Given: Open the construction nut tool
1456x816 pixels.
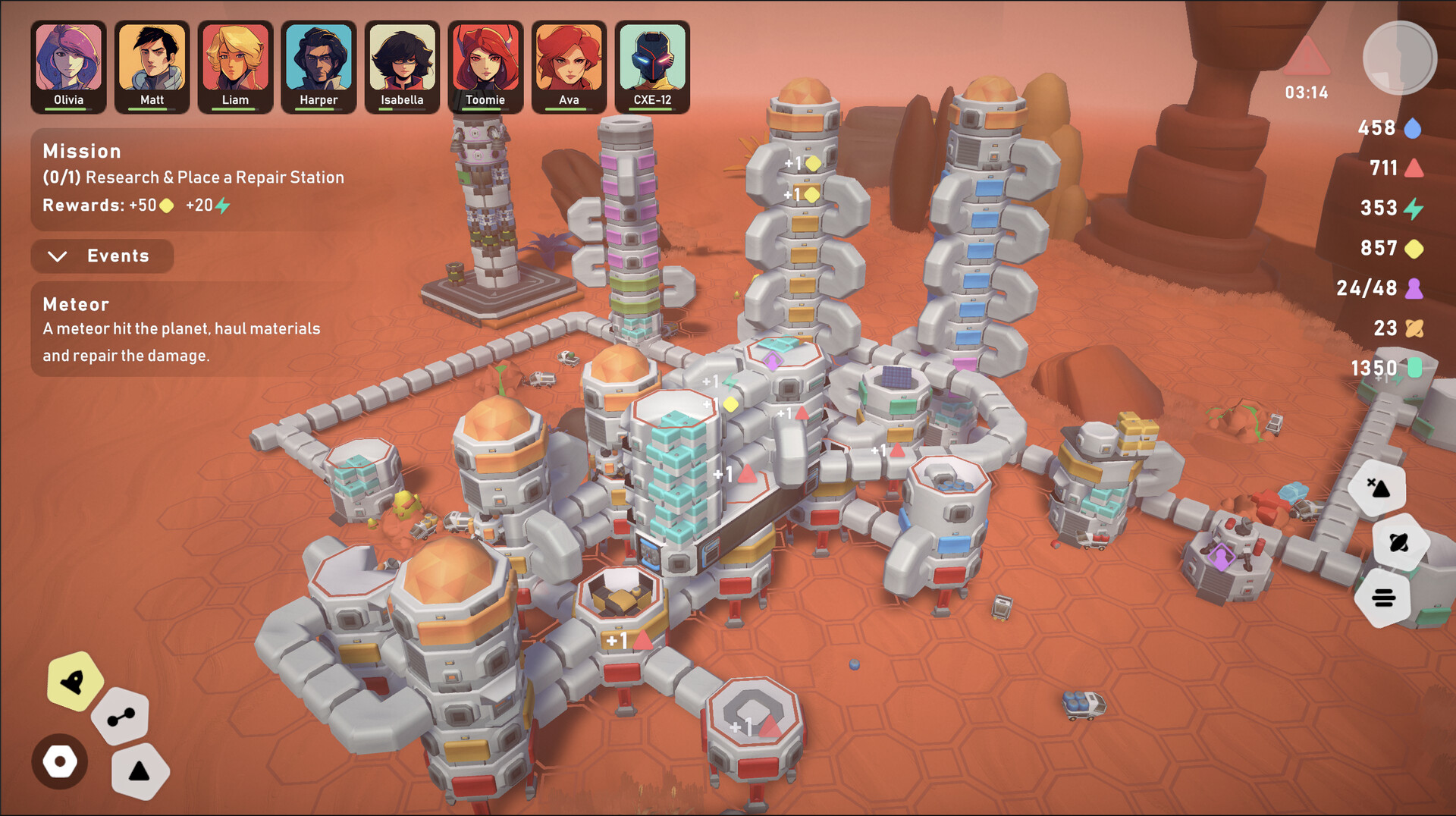Looking at the screenshot, I should pos(61,761).
